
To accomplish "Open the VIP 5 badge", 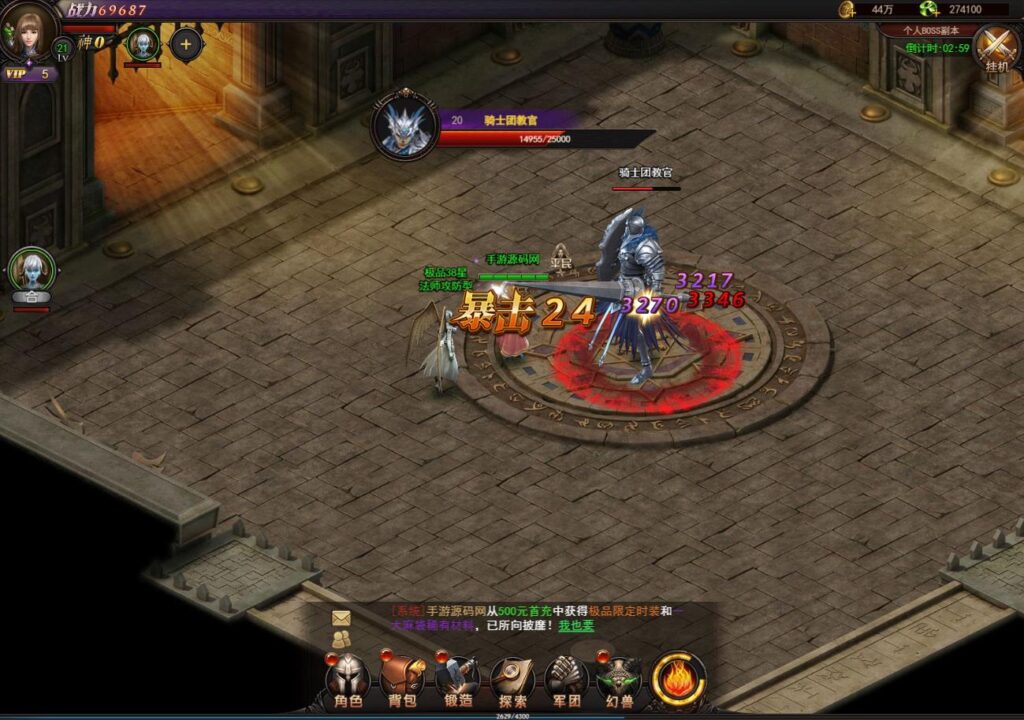I will coord(29,73).
